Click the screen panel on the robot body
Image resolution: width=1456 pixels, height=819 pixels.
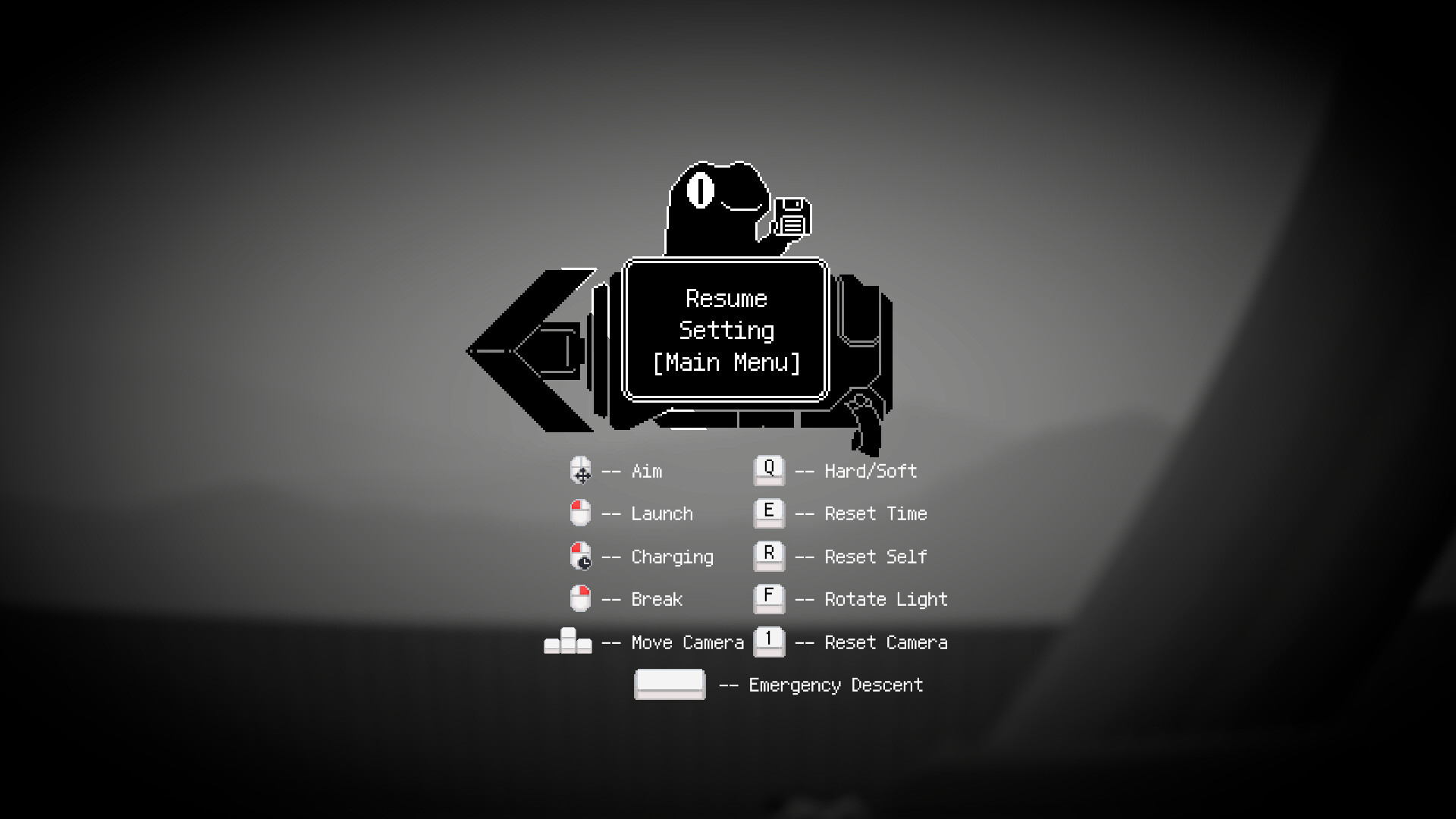tap(725, 330)
